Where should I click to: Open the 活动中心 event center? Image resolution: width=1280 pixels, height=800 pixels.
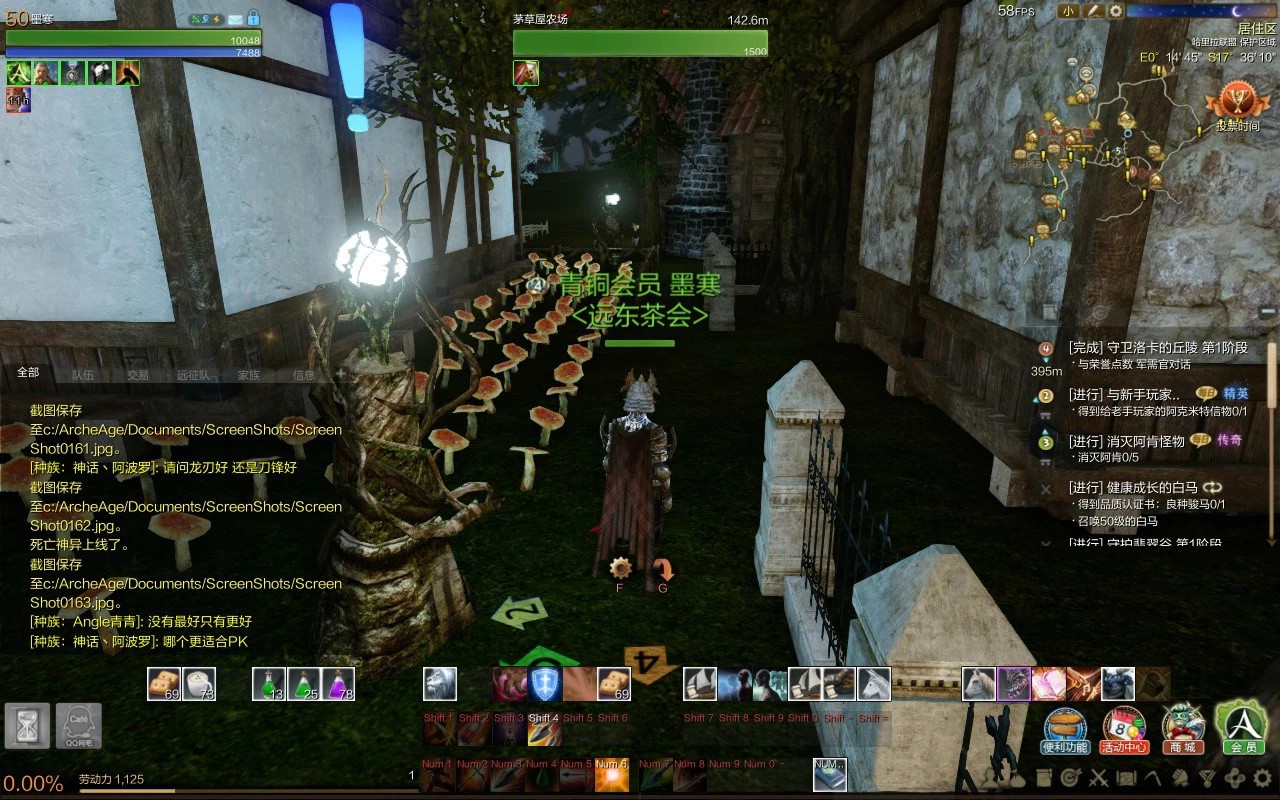point(1124,730)
